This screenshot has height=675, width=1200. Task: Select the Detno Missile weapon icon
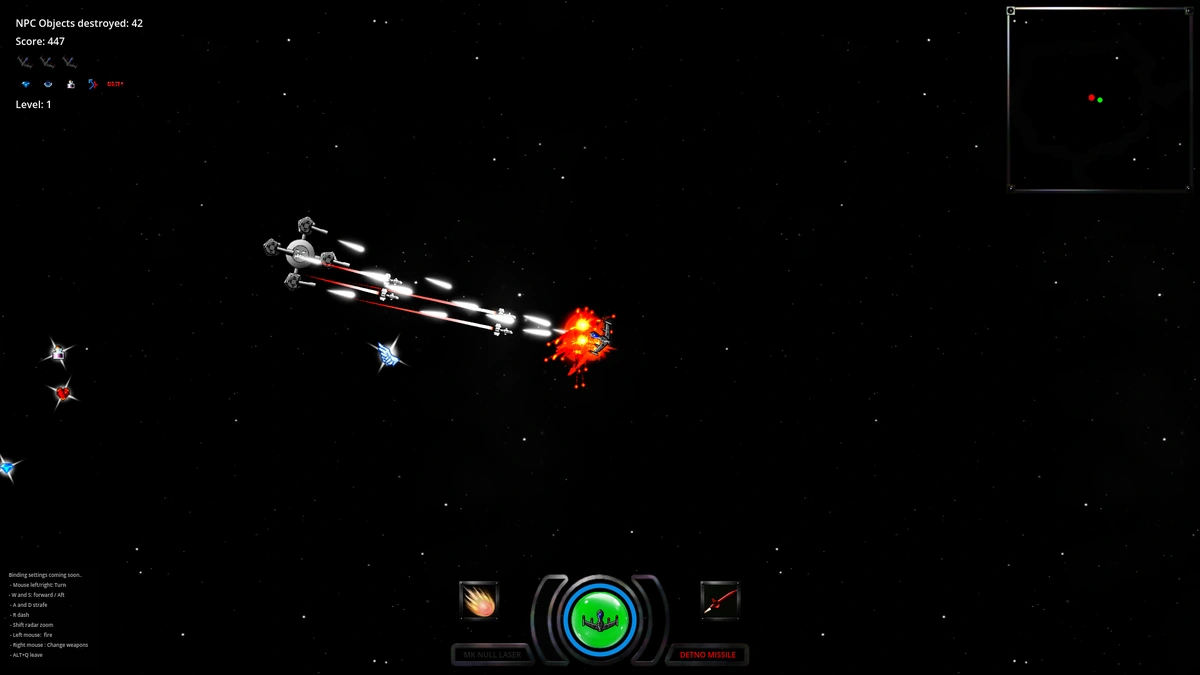(720, 600)
